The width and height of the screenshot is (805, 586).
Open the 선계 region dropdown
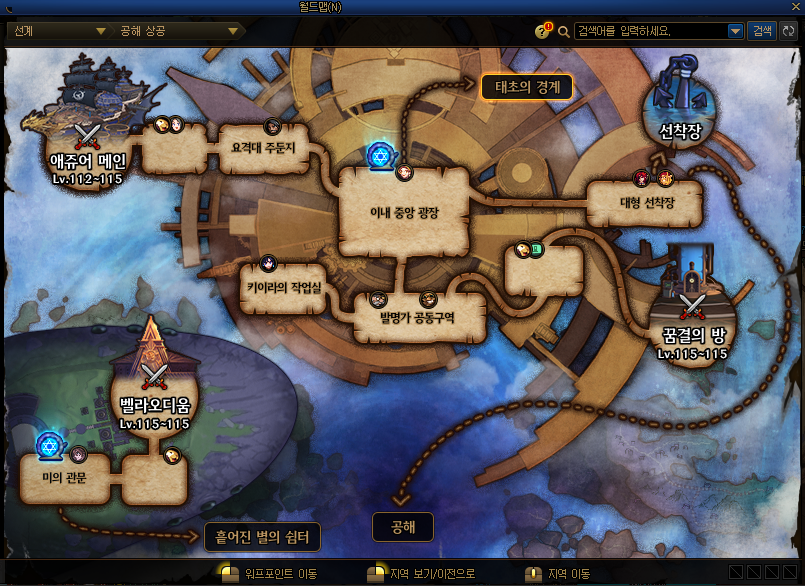click(57, 31)
